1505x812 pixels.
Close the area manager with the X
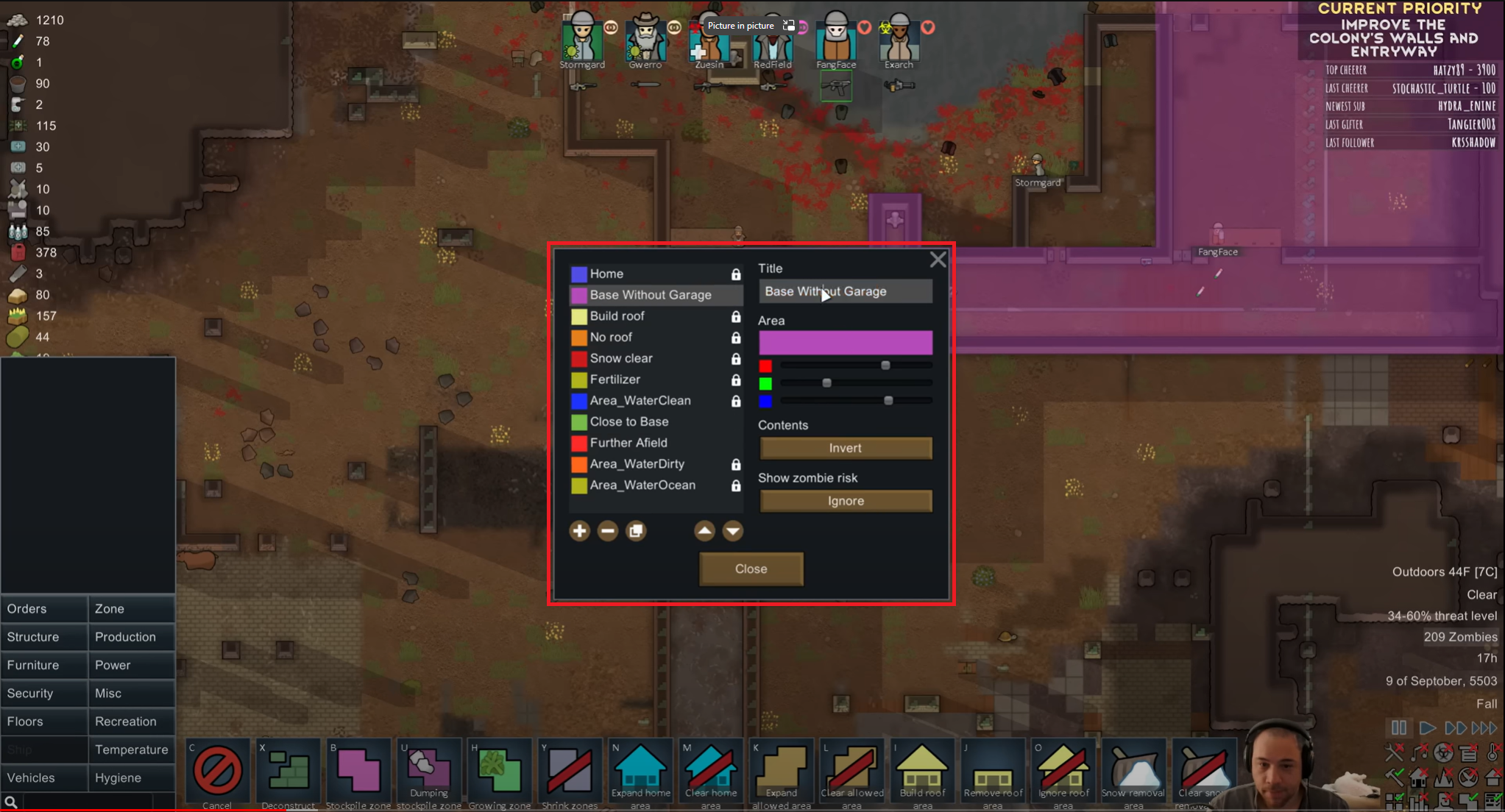click(x=938, y=260)
